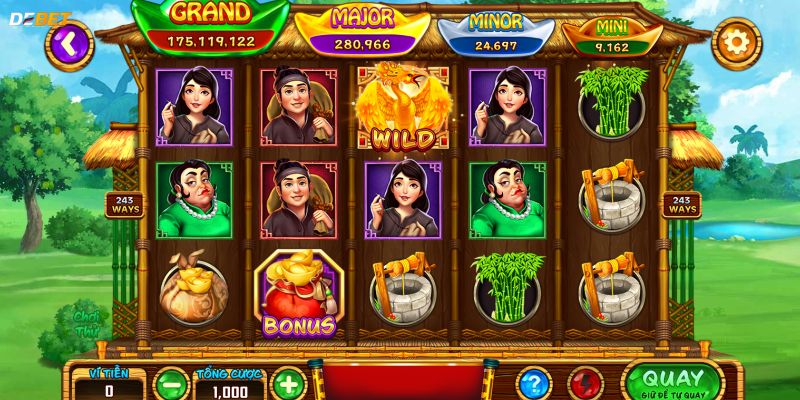The height and width of the screenshot is (400, 800).
Task: Increase the total bet with plus button
Action: pos(288,384)
